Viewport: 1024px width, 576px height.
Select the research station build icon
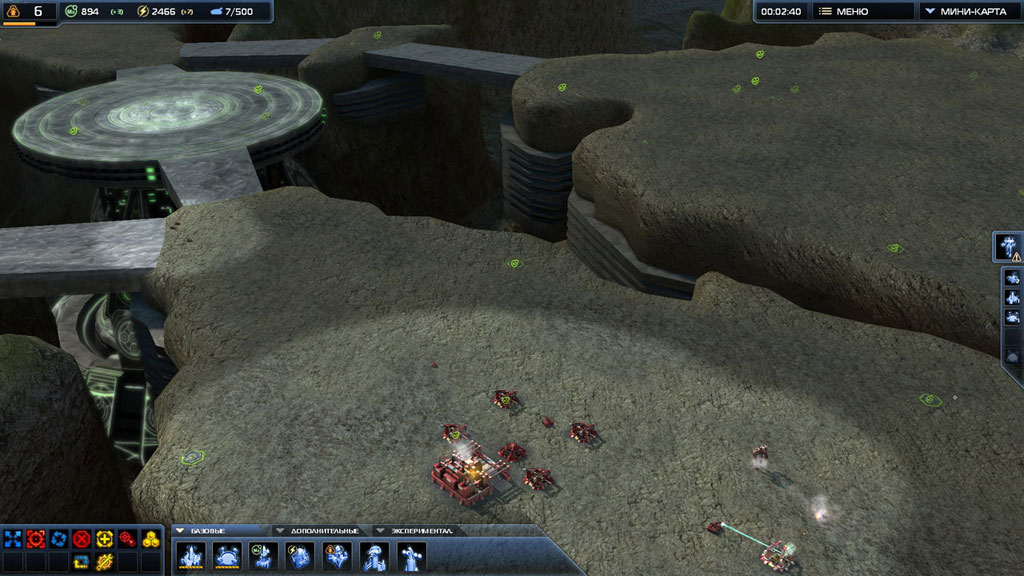pos(337,556)
